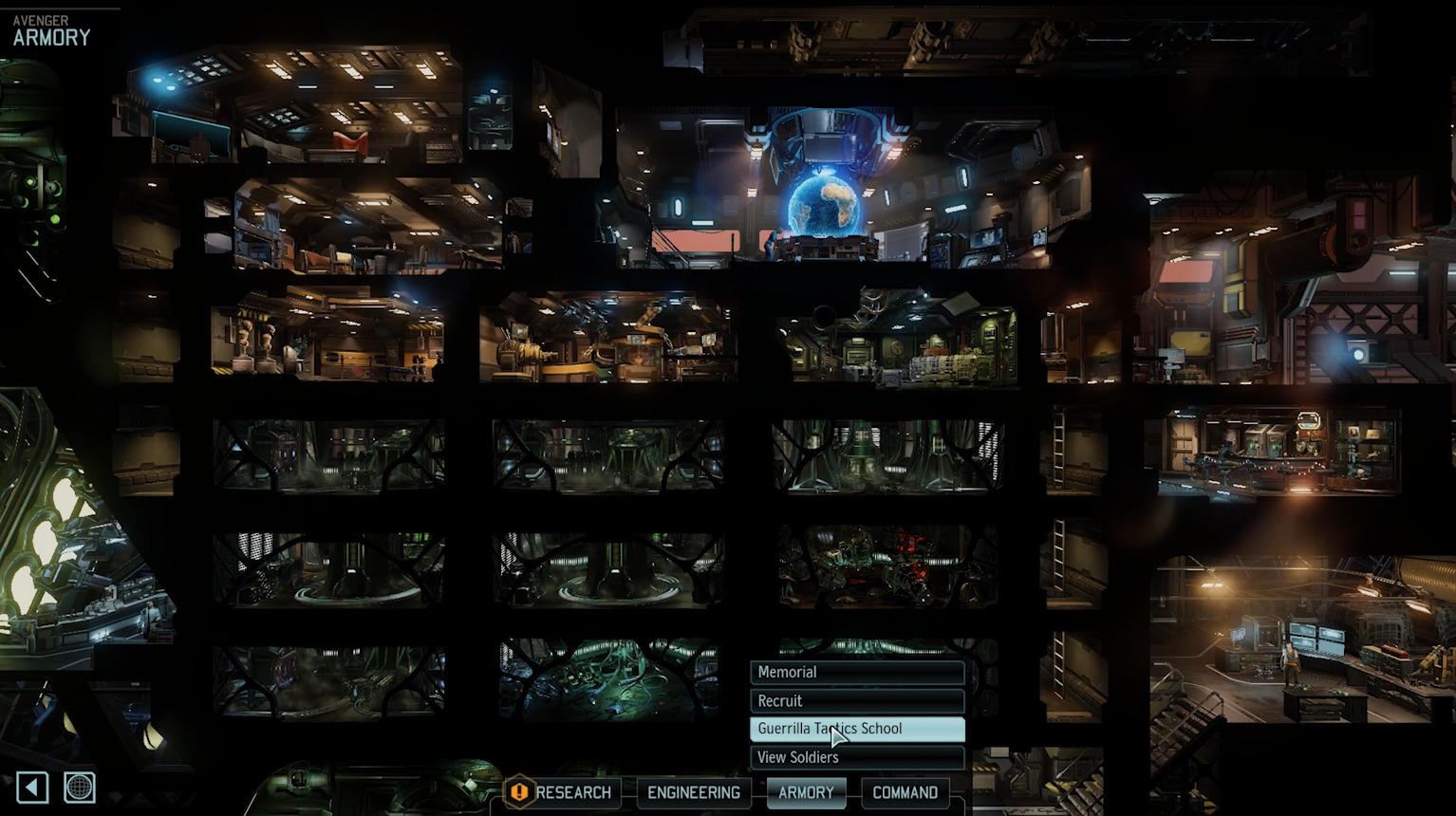The image size is (1456, 816).
Task: Choose Recruit from the Armory menu
Action: [856, 701]
